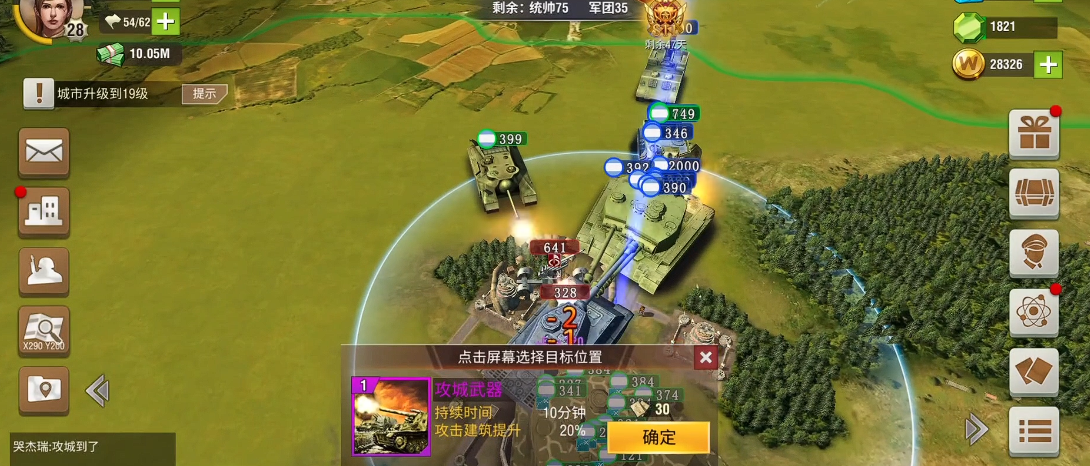Open the location pin bookmark icon
Viewport: 1090px width, 466px height.
[44, 390]
